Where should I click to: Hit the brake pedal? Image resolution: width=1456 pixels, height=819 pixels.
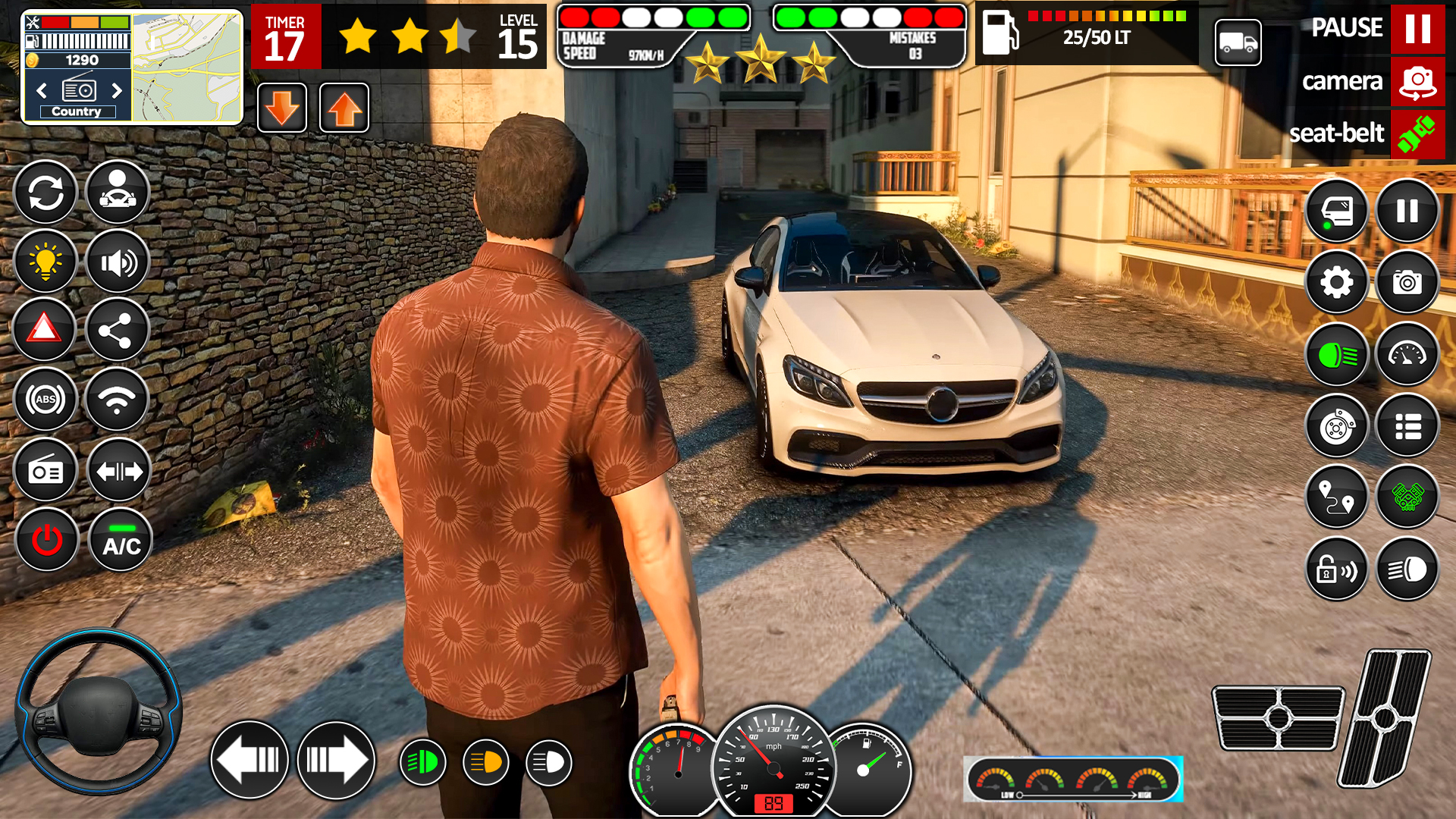1278,717
